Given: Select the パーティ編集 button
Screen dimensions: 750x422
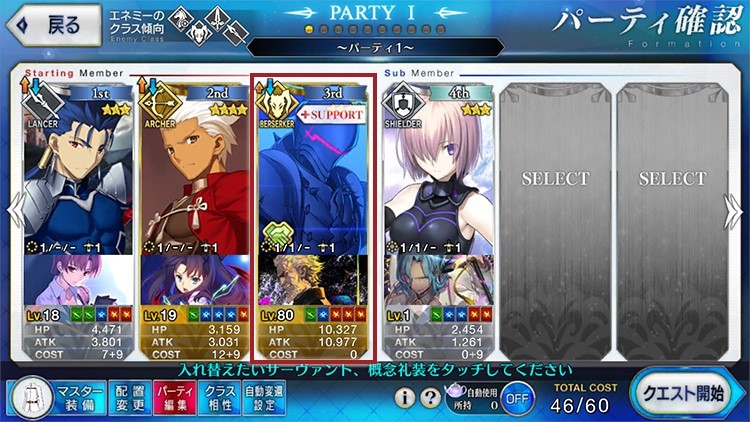Looking at the screenshot, I should (x=174, y=397).
